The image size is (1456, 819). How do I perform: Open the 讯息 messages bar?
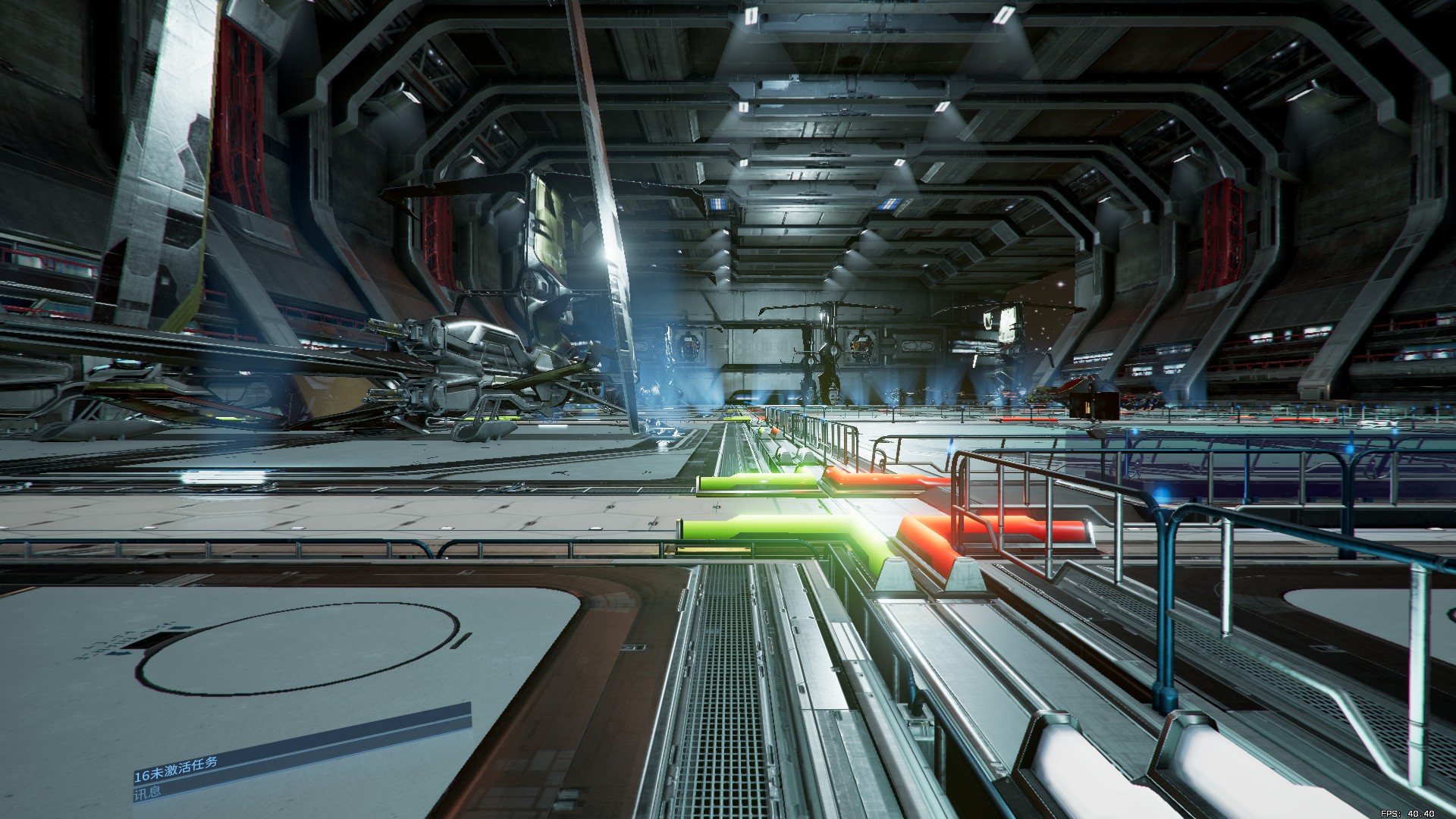pyautogui.click(x=149, y=793)
